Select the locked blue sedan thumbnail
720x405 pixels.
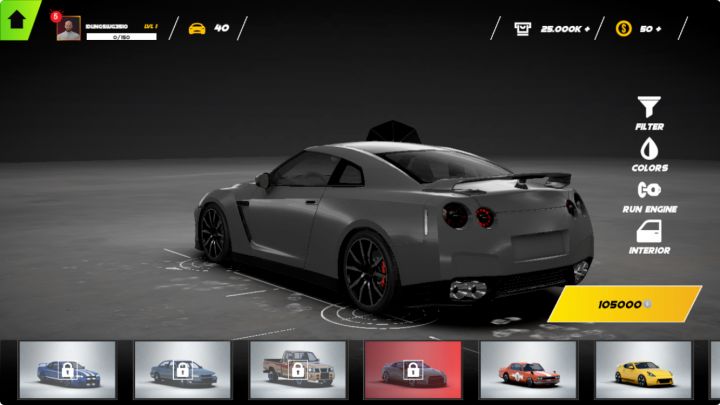click(x=182, y=370)
